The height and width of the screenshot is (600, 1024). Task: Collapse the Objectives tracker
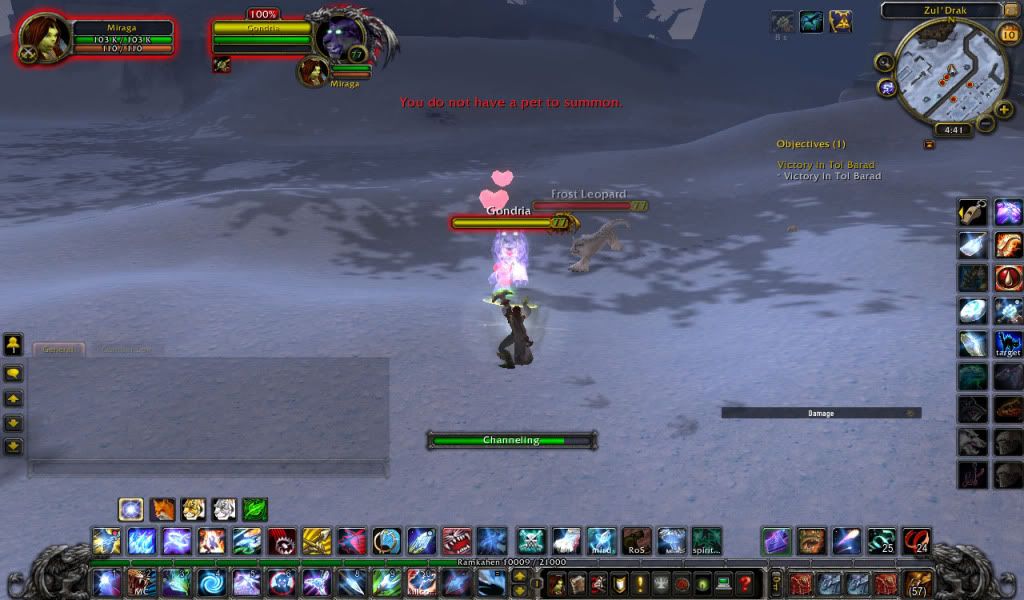[929, 144]
